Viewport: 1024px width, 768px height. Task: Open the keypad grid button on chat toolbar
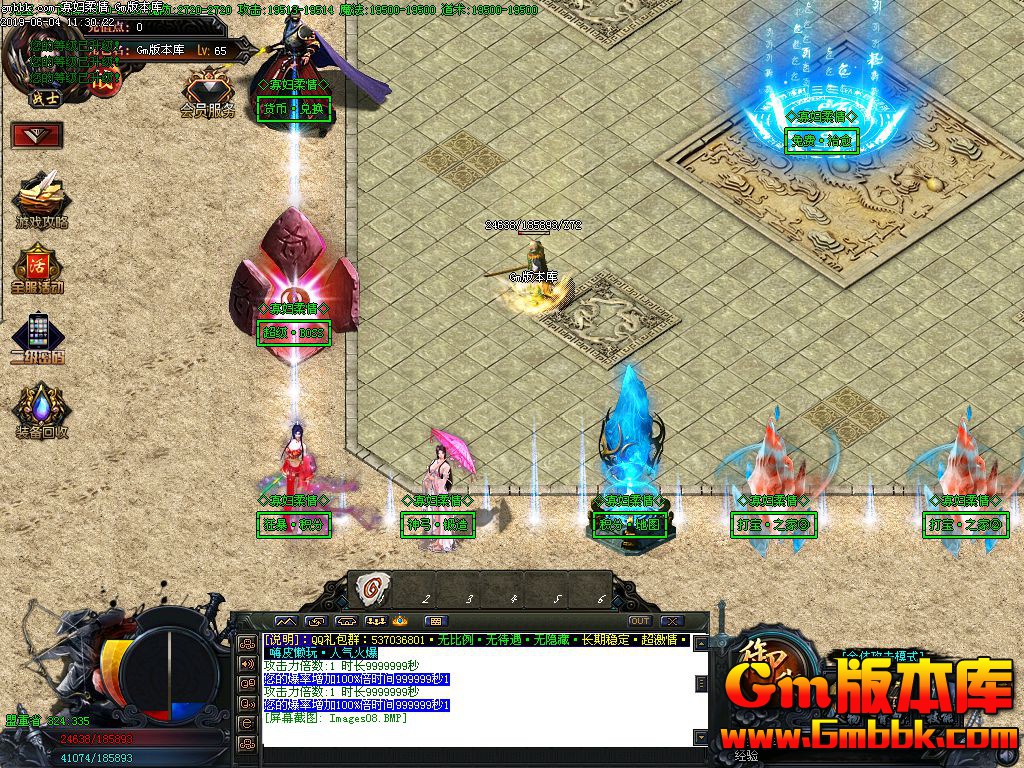(436, 621)
